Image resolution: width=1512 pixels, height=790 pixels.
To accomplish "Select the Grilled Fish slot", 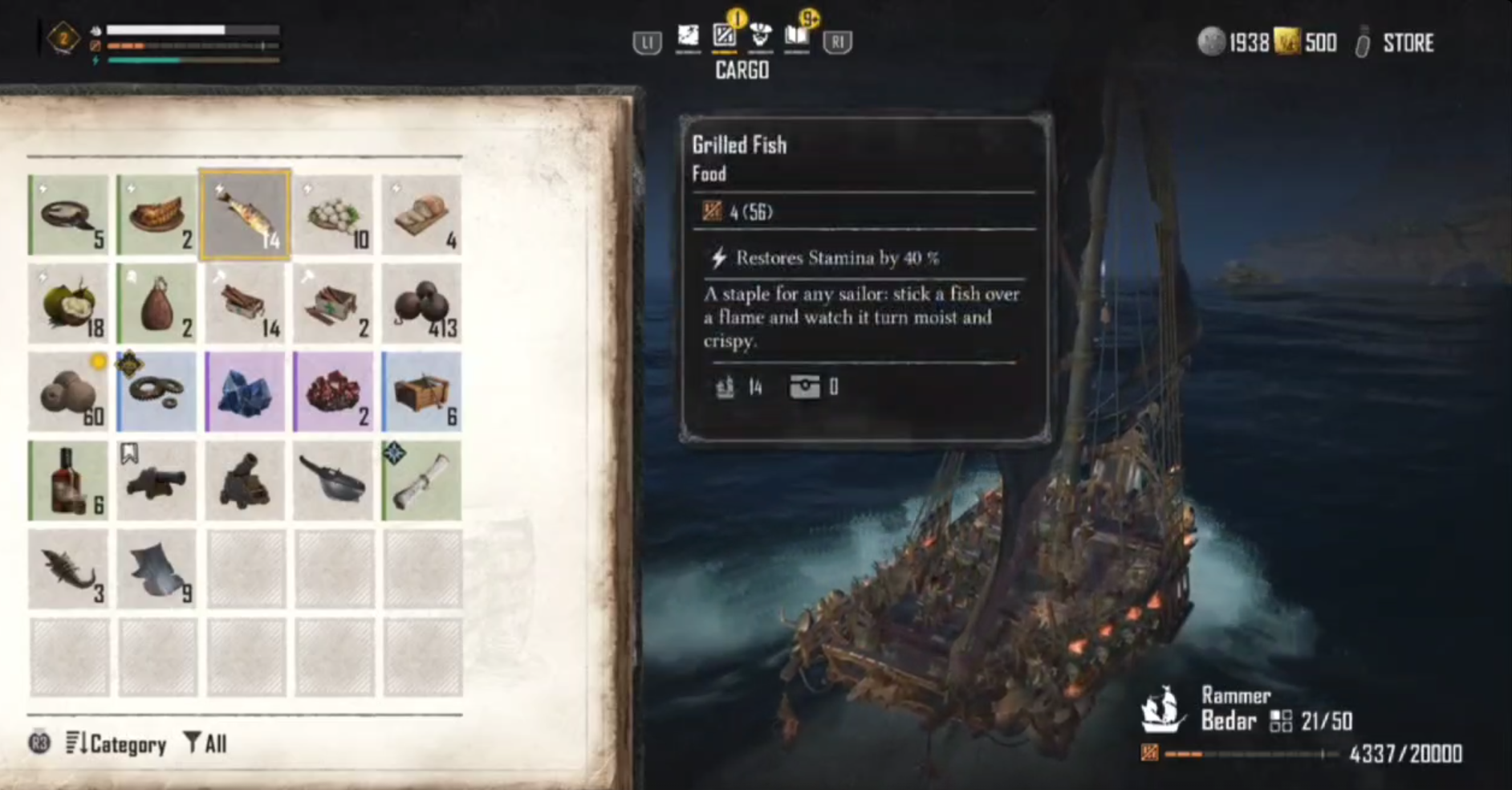I will click(245, 215).
